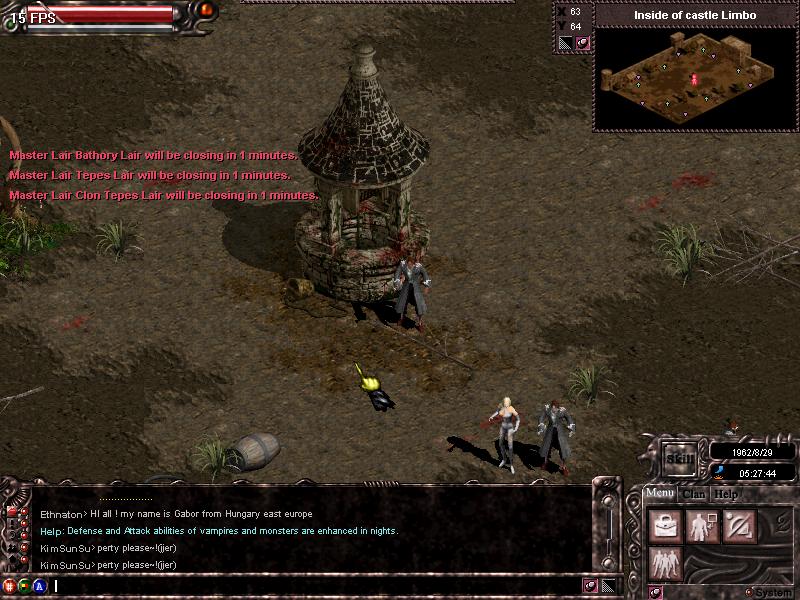
Task: Open the Skill button panel
Action: coord(680,457)
